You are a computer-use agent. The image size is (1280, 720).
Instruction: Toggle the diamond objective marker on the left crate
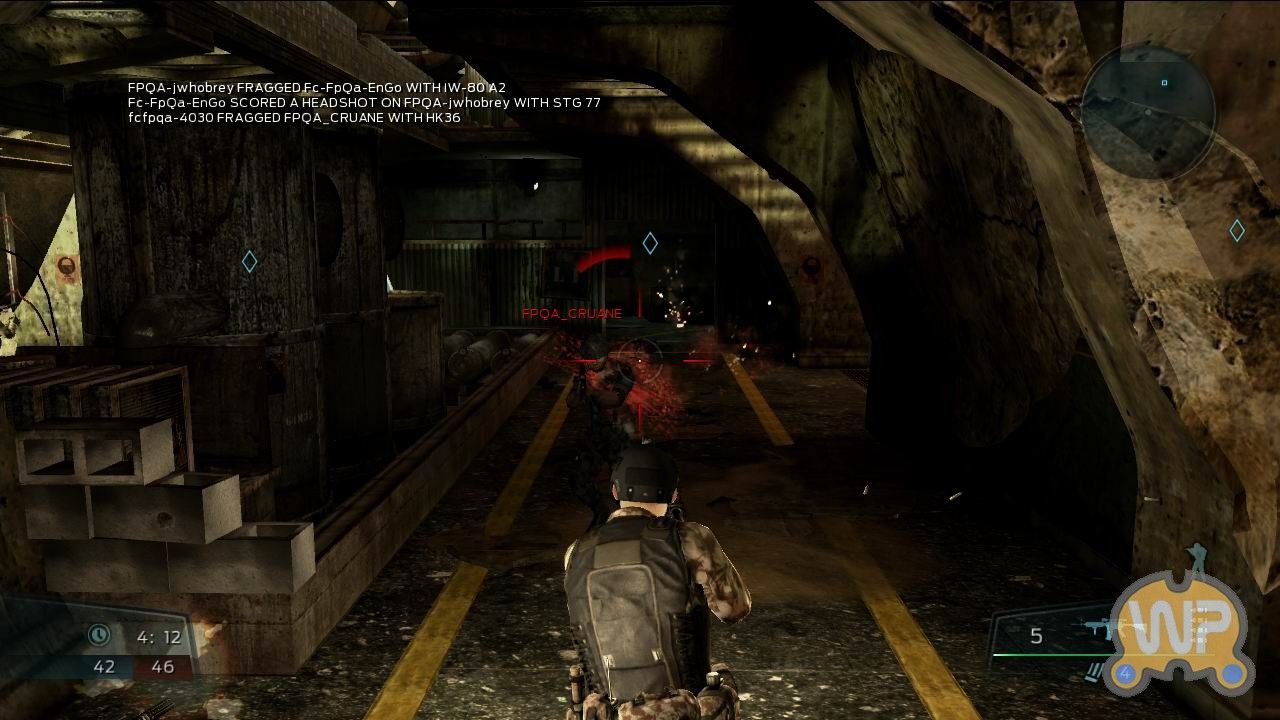(x=249, y=260)
